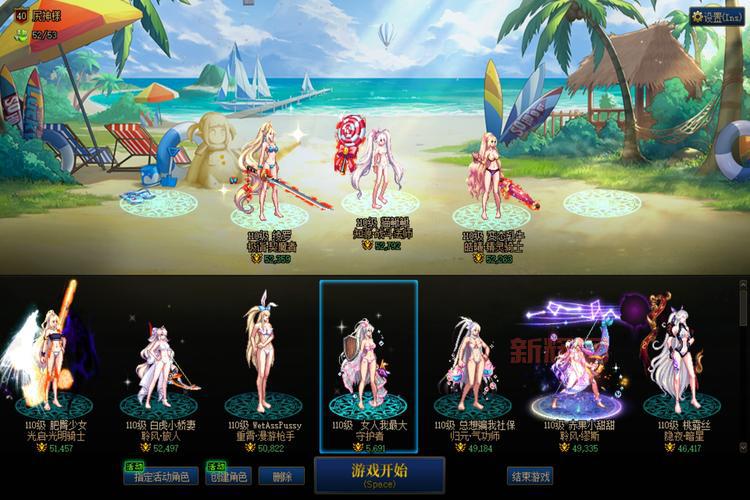This screenshot has width=750, height=500.
Task: Click the 结束游戏 exit button
Action: [x=529, y=476]
